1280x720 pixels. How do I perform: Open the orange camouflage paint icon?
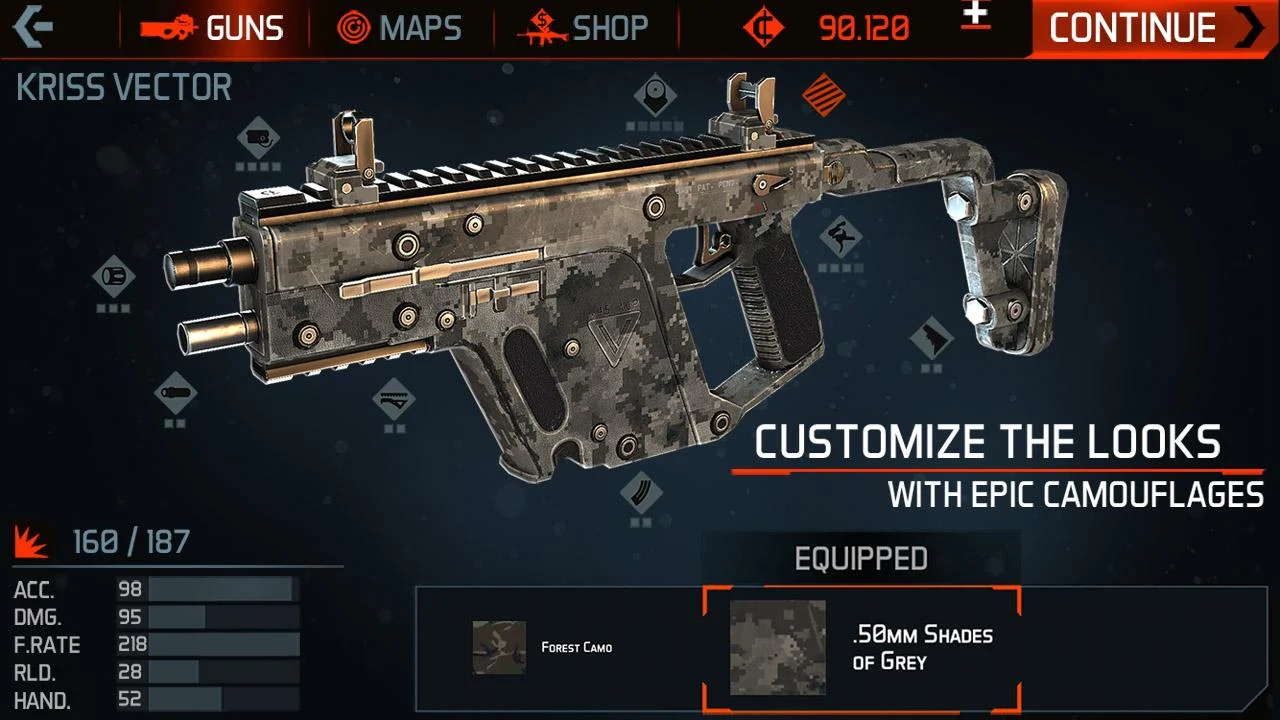click(823, 95)
